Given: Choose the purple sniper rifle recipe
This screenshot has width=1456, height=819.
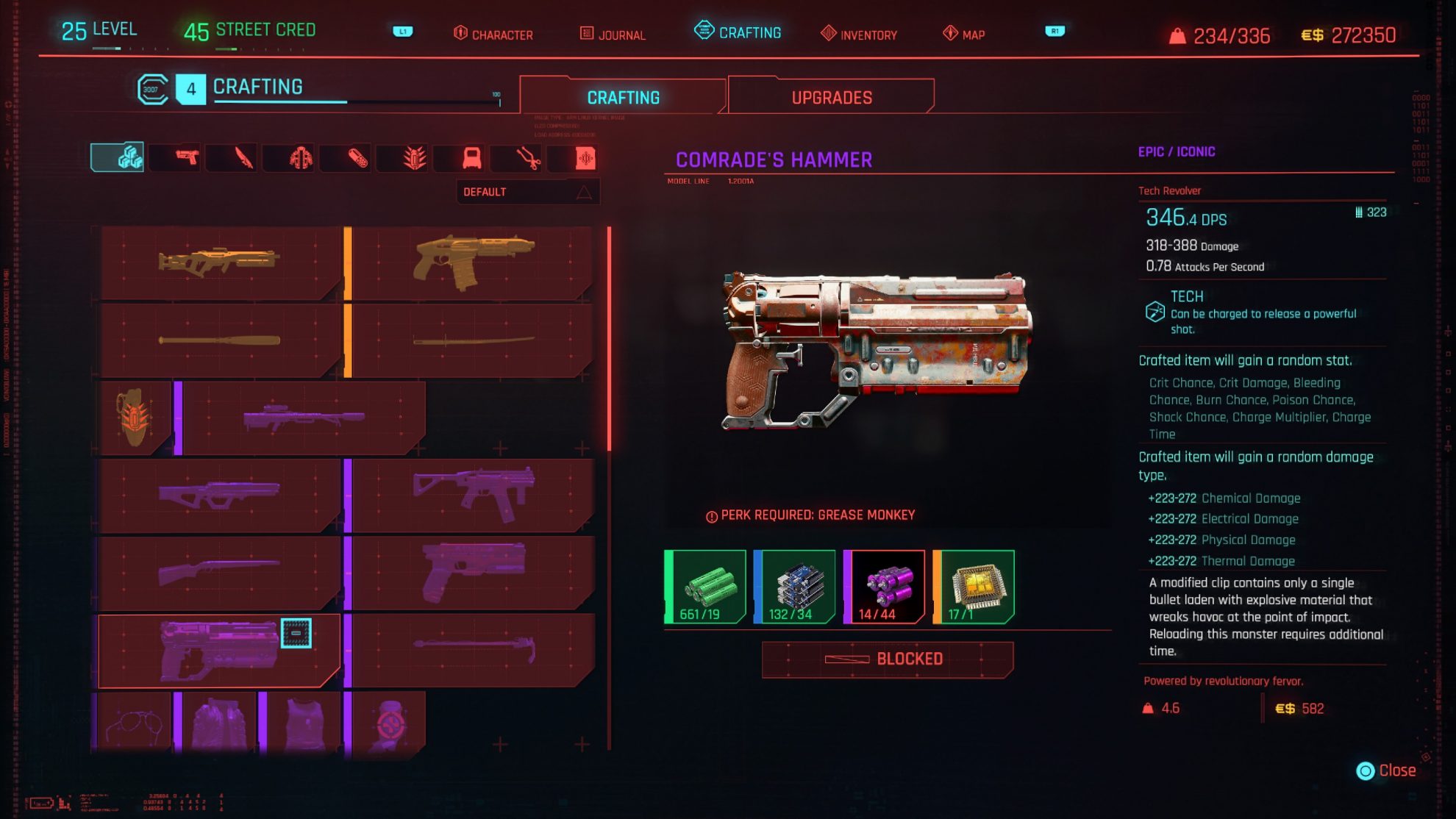Looking at the screenshot, I should (303, 418).
